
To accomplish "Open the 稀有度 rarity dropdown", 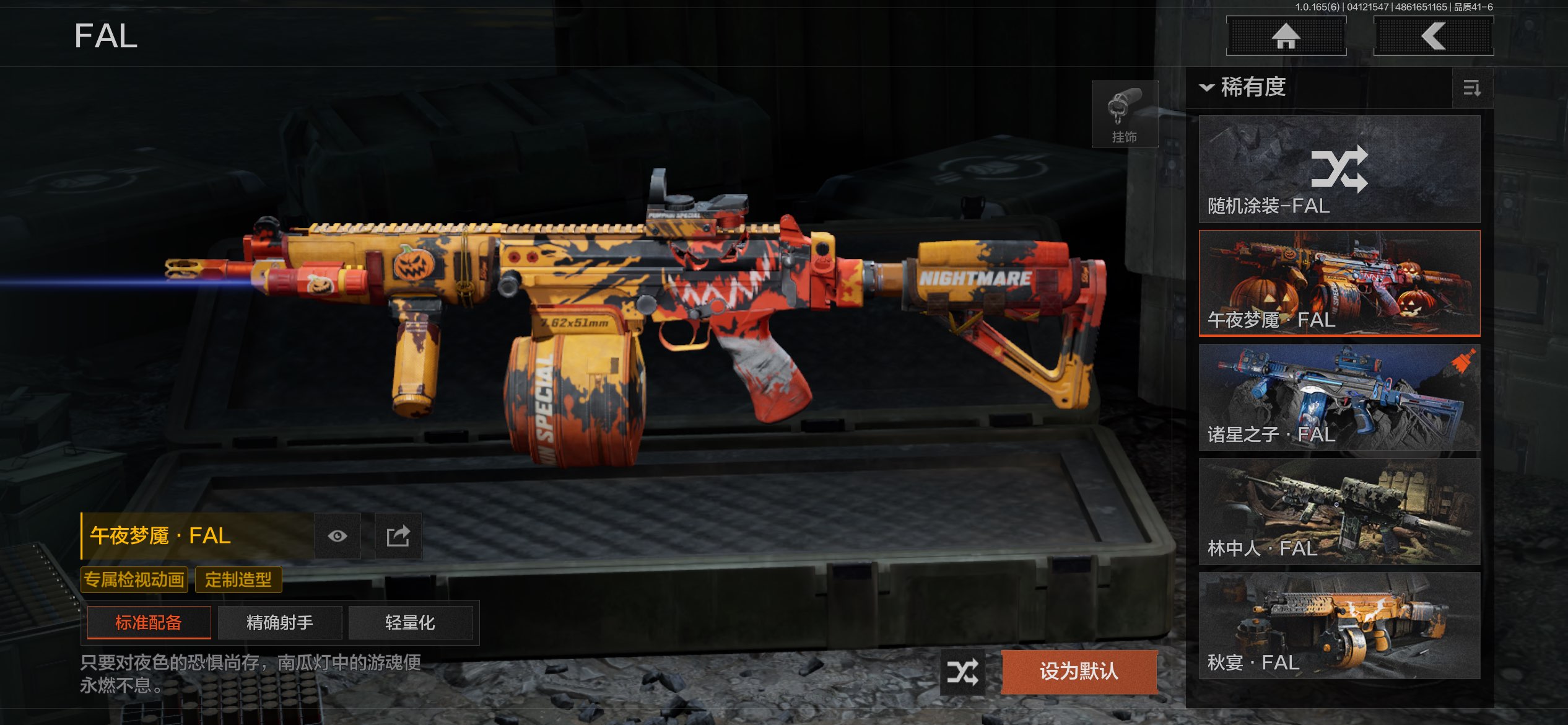I will tap(1244, 87).
